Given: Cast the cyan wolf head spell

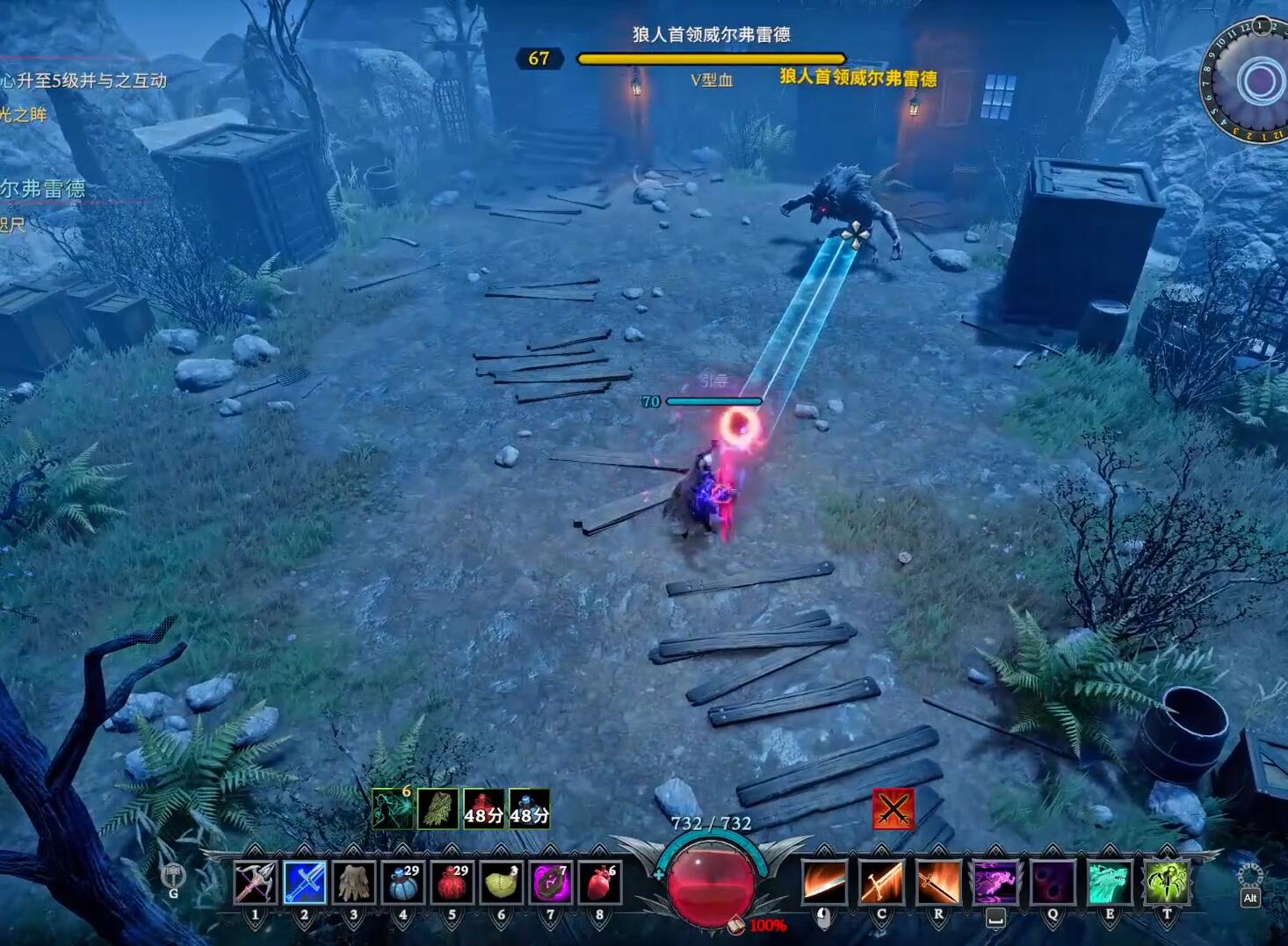Looking at the screenshot, I should tap(1110, 882).
